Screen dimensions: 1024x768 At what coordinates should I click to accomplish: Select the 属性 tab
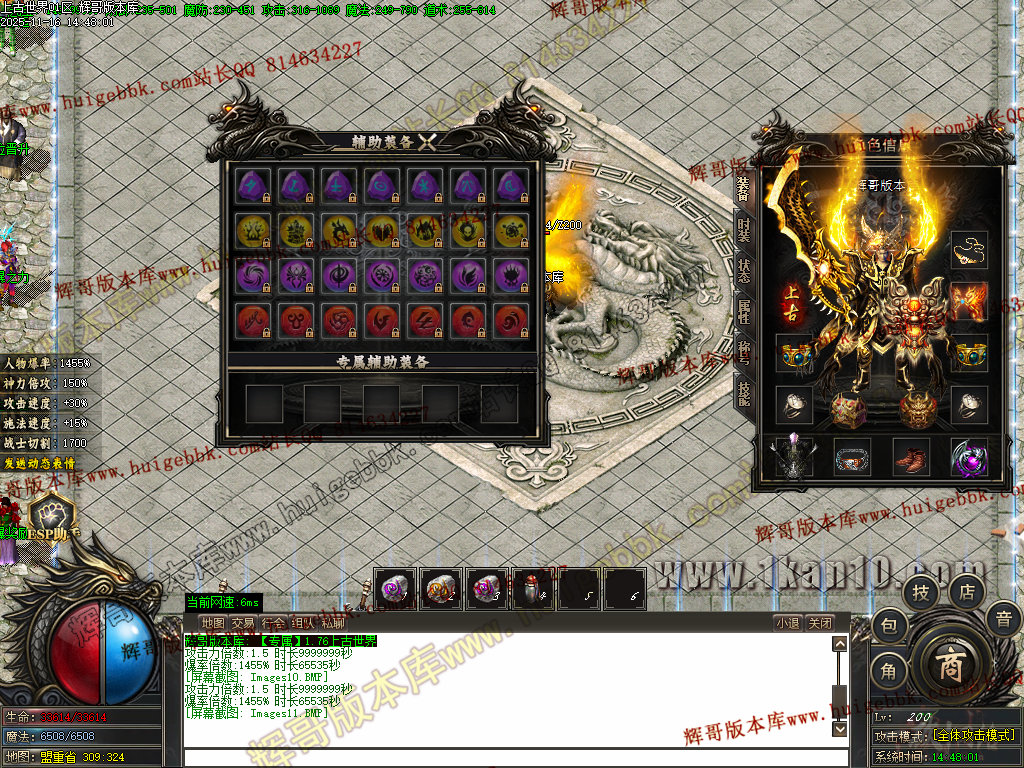click(743, 309)
